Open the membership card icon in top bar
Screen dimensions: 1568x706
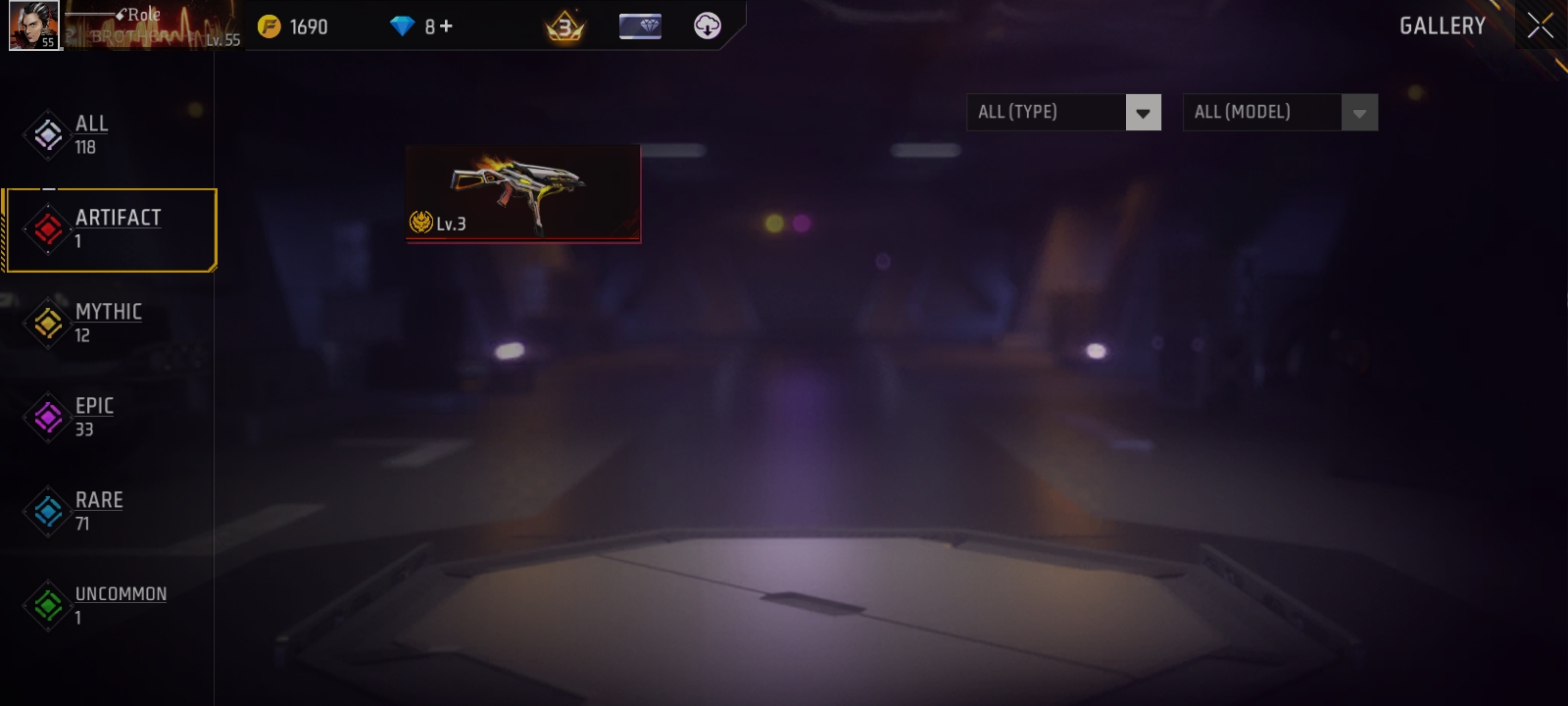(x=638, y=26)
